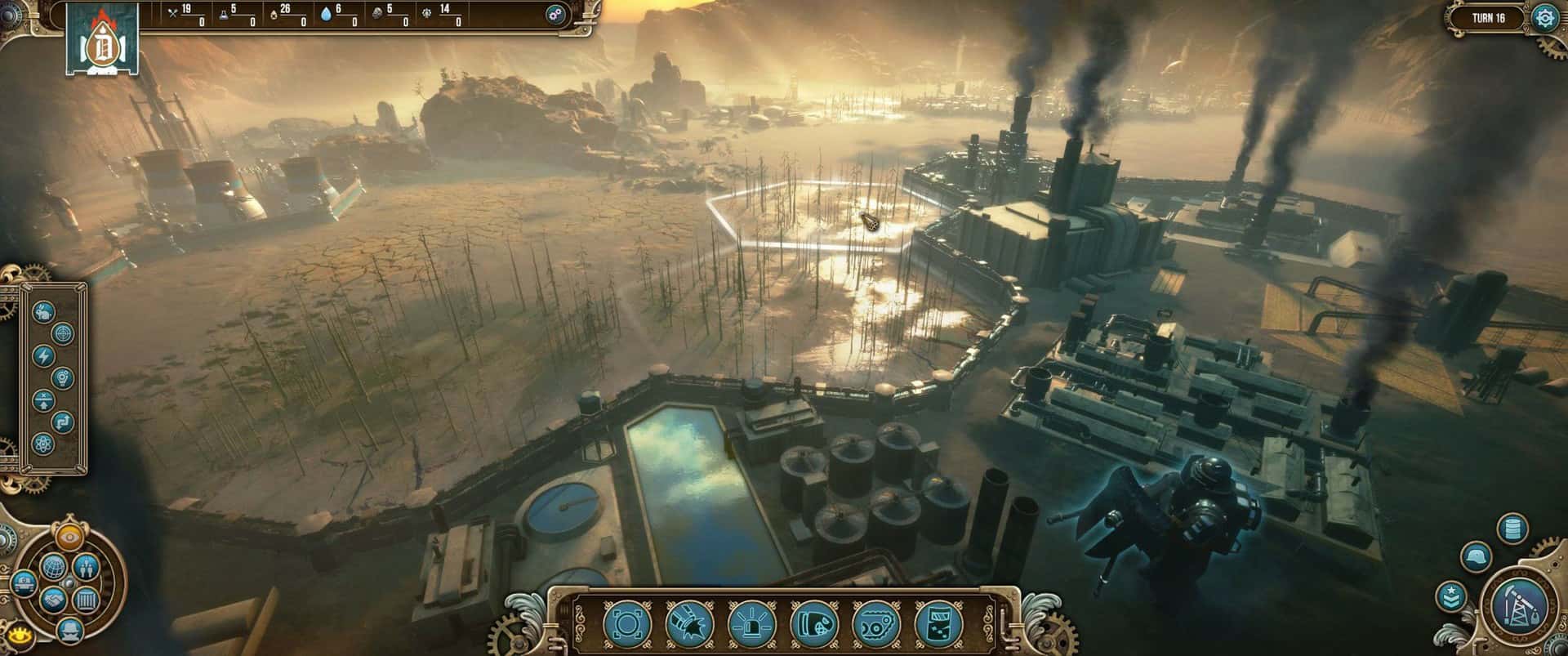Click the lightbulb ideas icon
The height and width of the screenshot is (656, 1568).
(62, 378)
